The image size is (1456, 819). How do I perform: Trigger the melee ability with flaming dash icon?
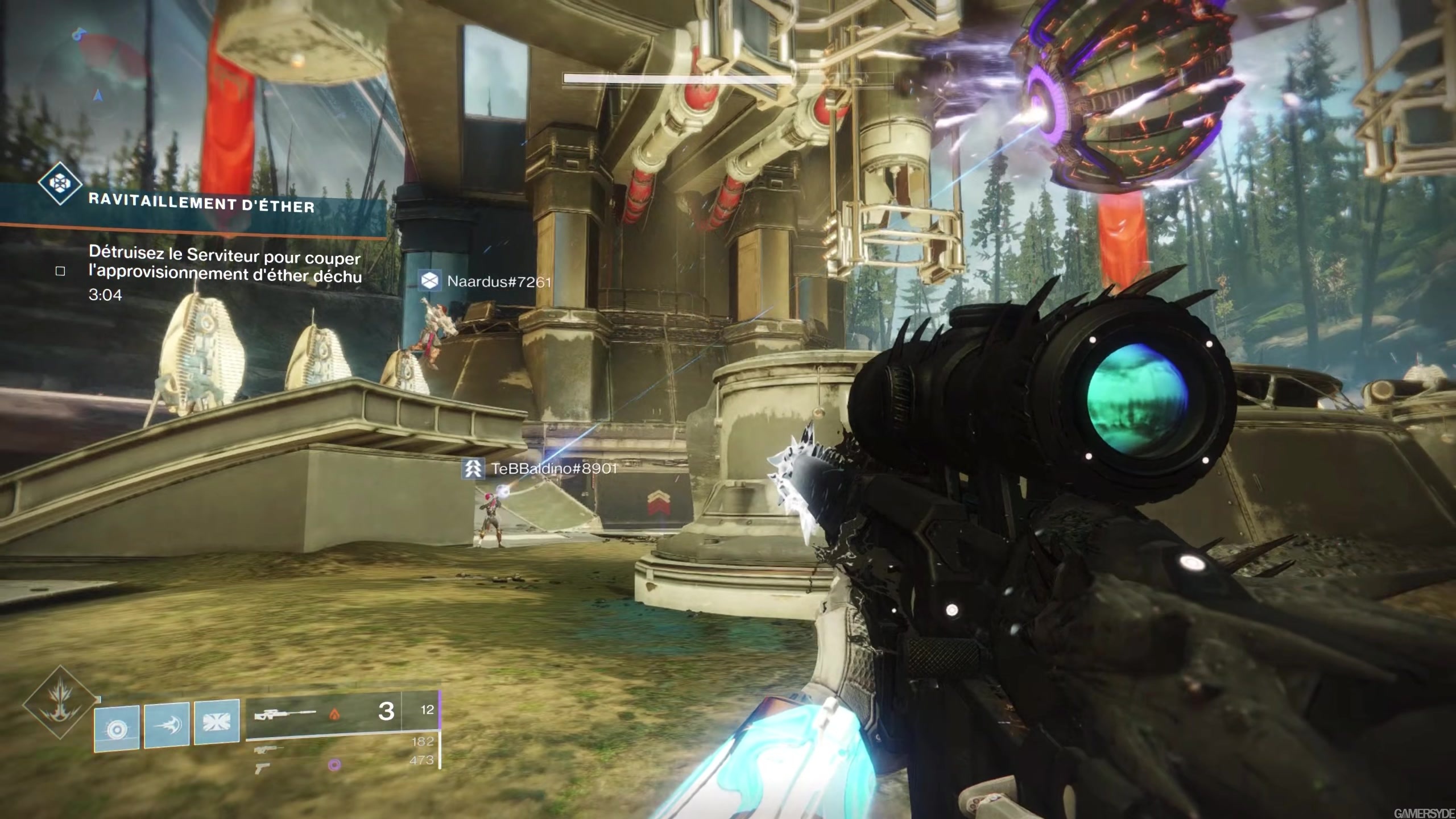click(x=167, y=725)
